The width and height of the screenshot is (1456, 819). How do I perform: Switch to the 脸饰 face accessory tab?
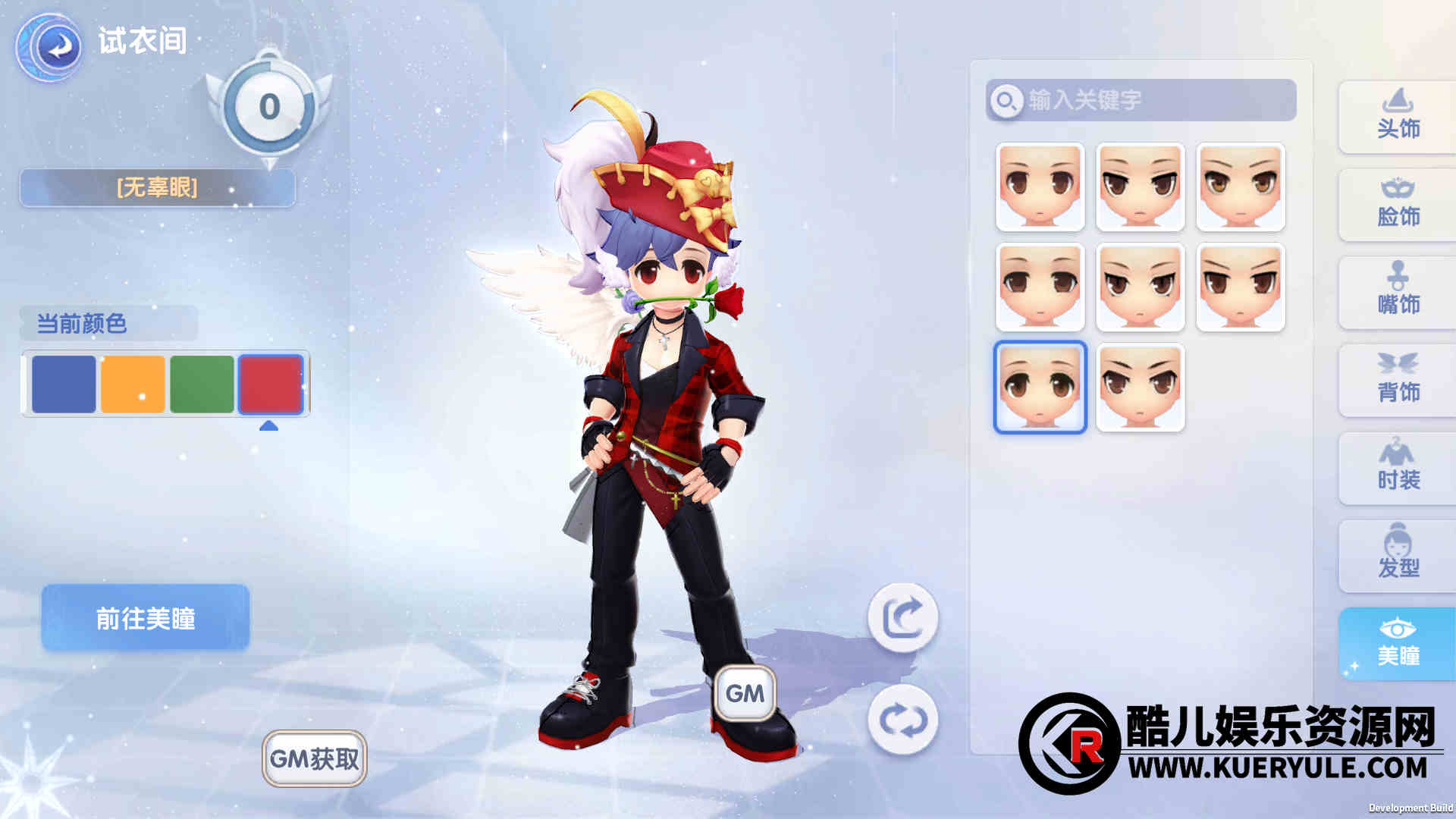1398,205
